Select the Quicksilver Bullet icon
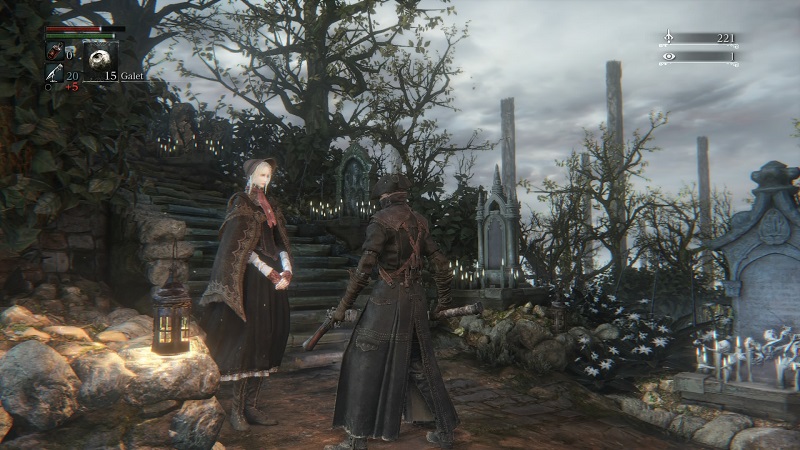 (x=53, y=73)
